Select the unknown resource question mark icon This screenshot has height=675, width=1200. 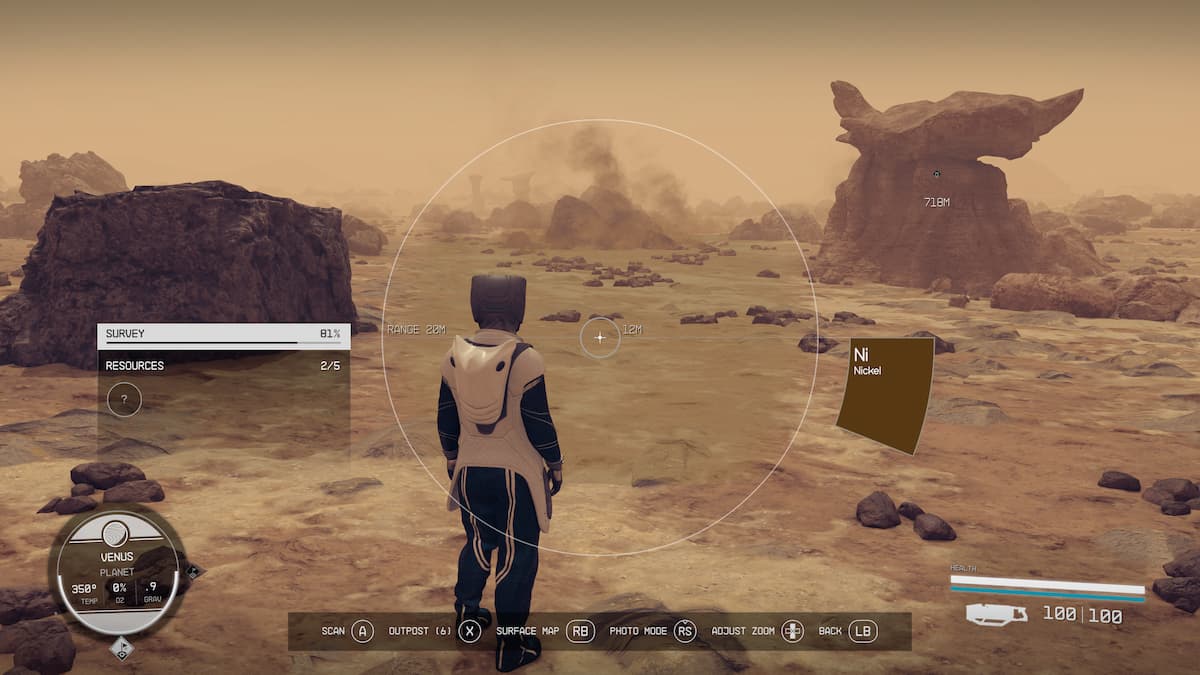[124, 399]
